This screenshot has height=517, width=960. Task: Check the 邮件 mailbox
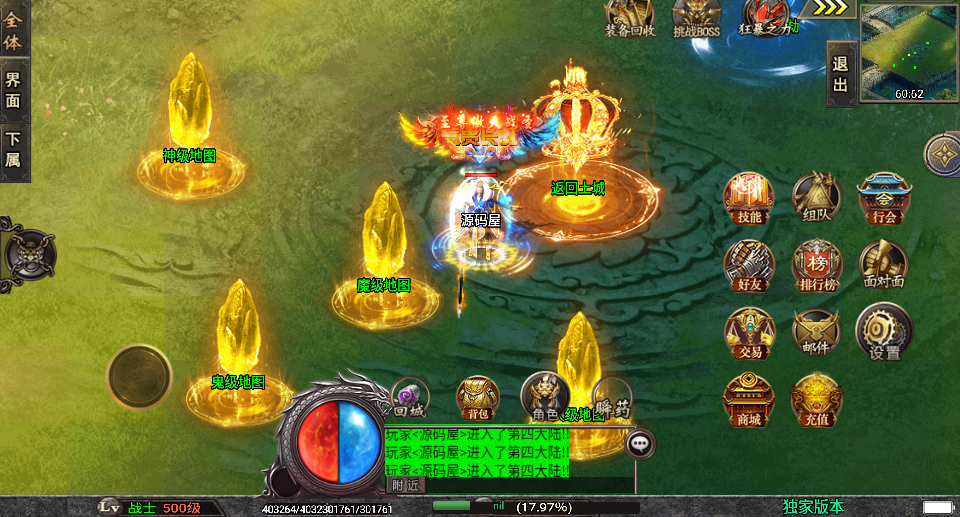tap(816, 332)
